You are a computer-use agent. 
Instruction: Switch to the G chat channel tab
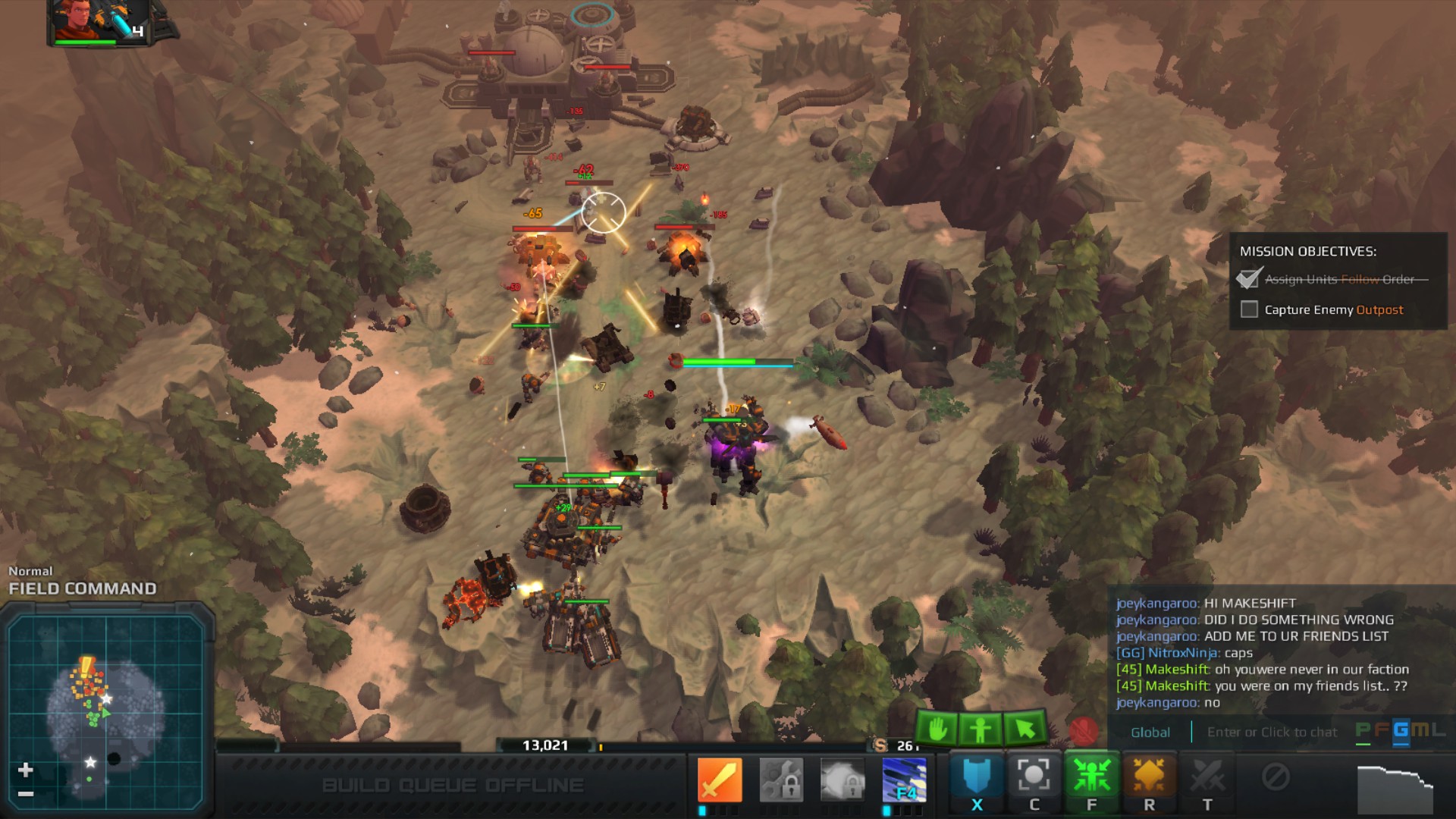click(x=1400, y=730)
